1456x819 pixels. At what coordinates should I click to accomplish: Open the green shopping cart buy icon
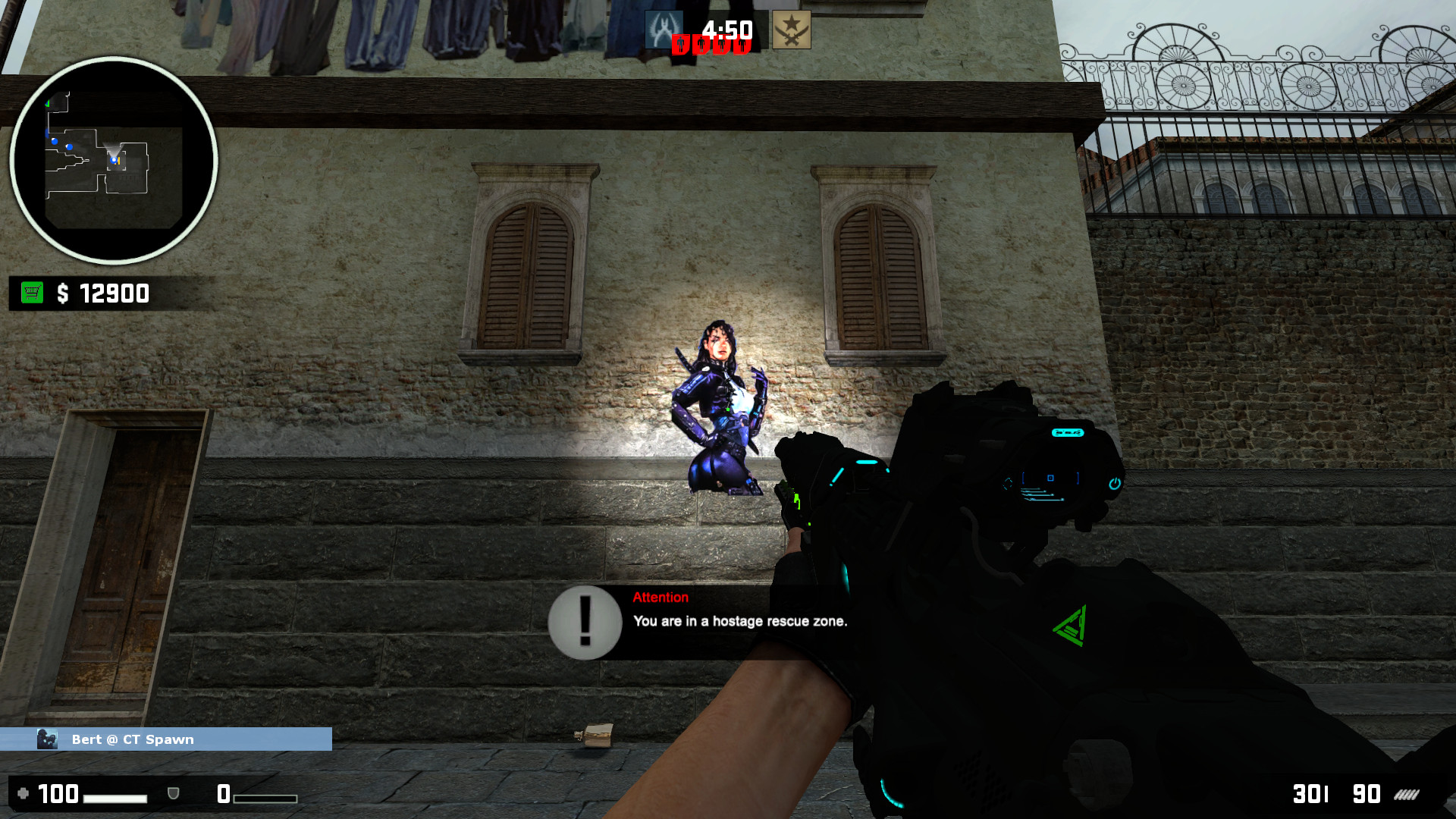click(31, 293)
